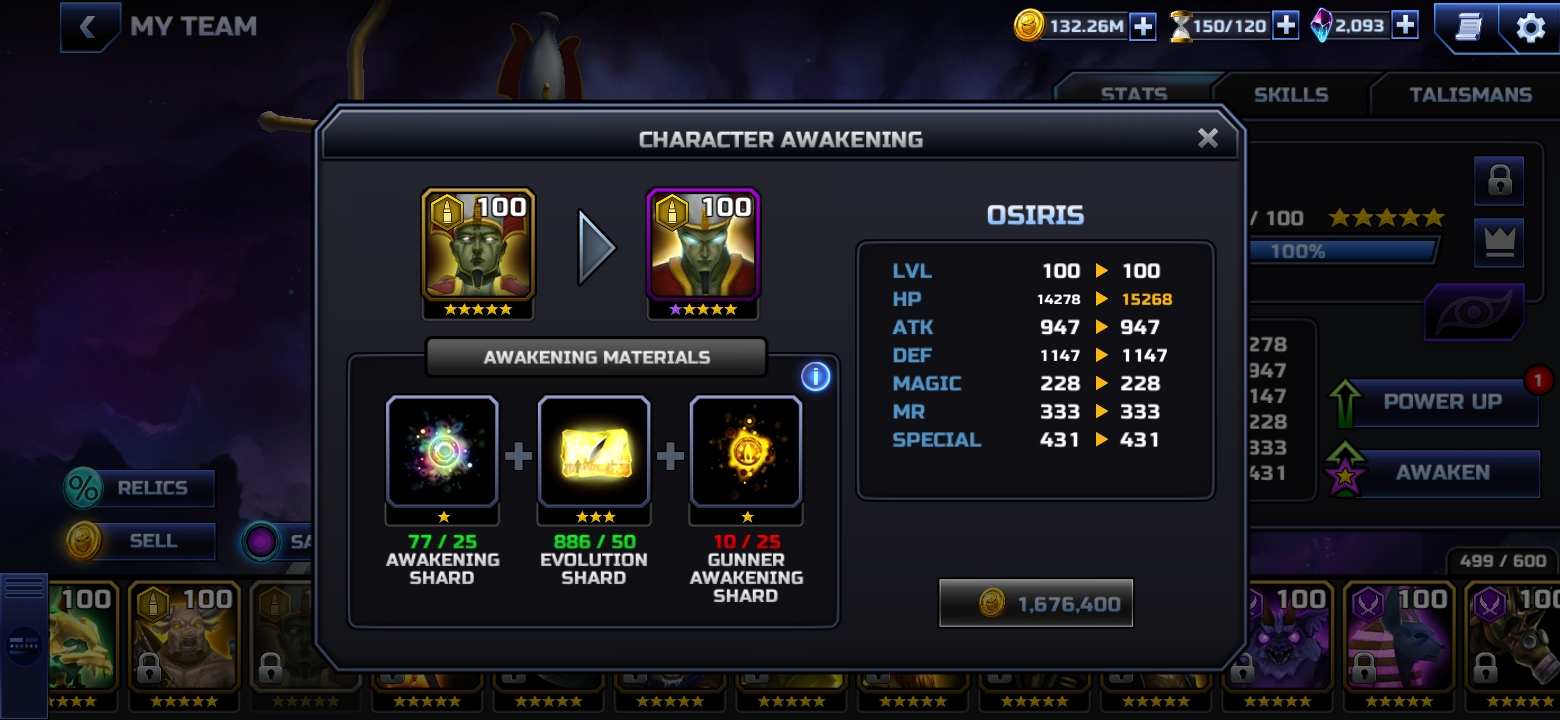Screen dimensions: 1560x720
Task: Open the Relics menu
Action: pos(140,489)
